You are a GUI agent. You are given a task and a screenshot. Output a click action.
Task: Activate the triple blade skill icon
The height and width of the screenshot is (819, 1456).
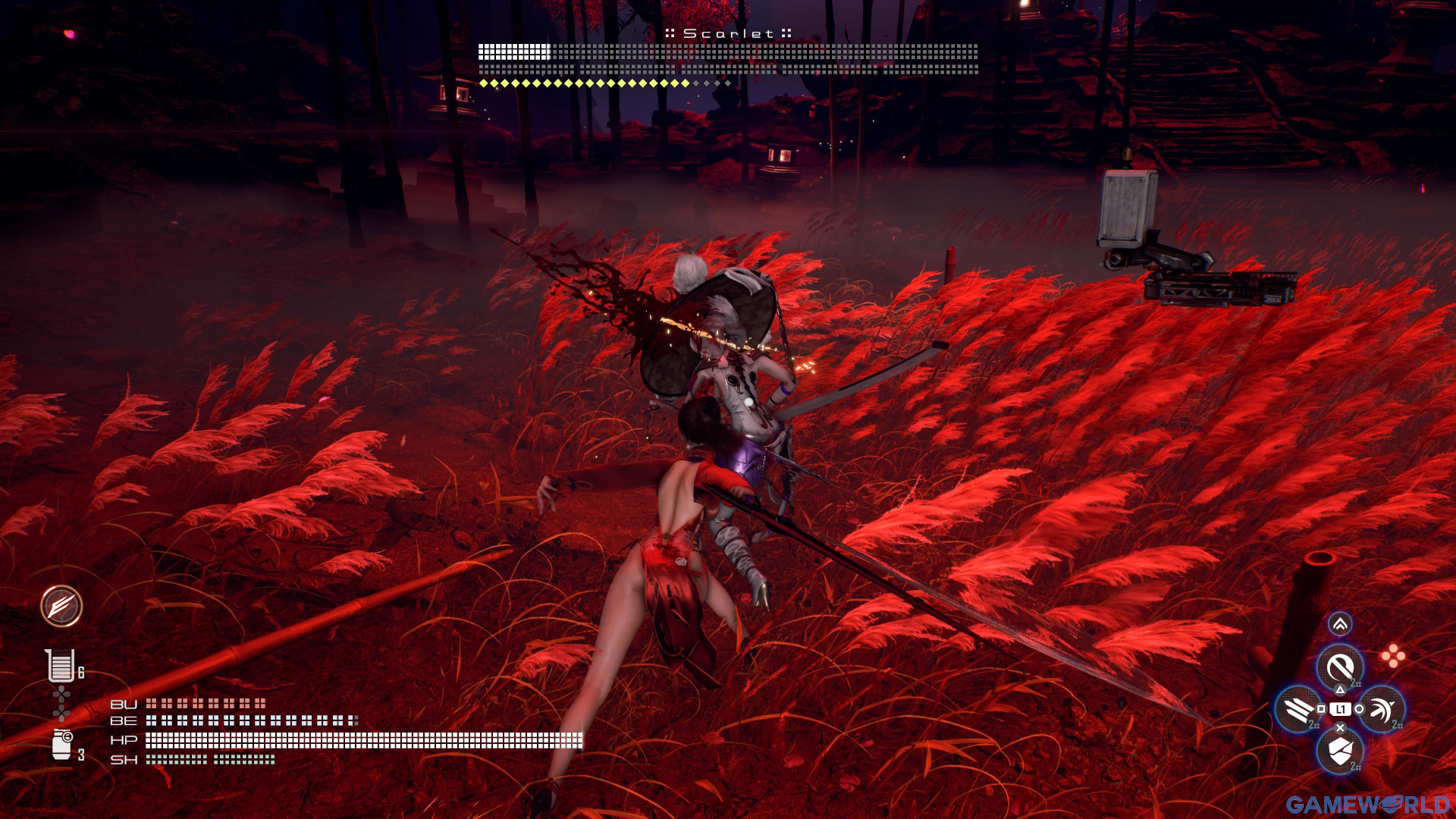[x=1298, y=709]
